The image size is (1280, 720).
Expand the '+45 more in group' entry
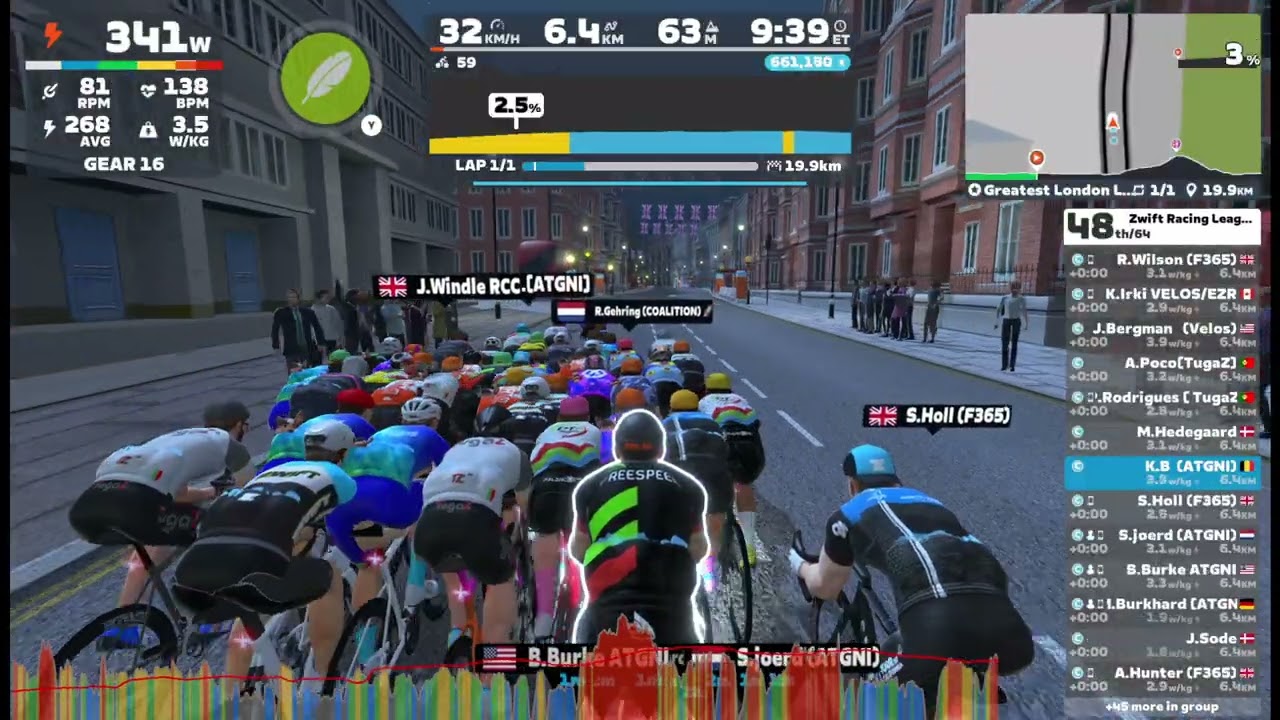(1162, 707)
